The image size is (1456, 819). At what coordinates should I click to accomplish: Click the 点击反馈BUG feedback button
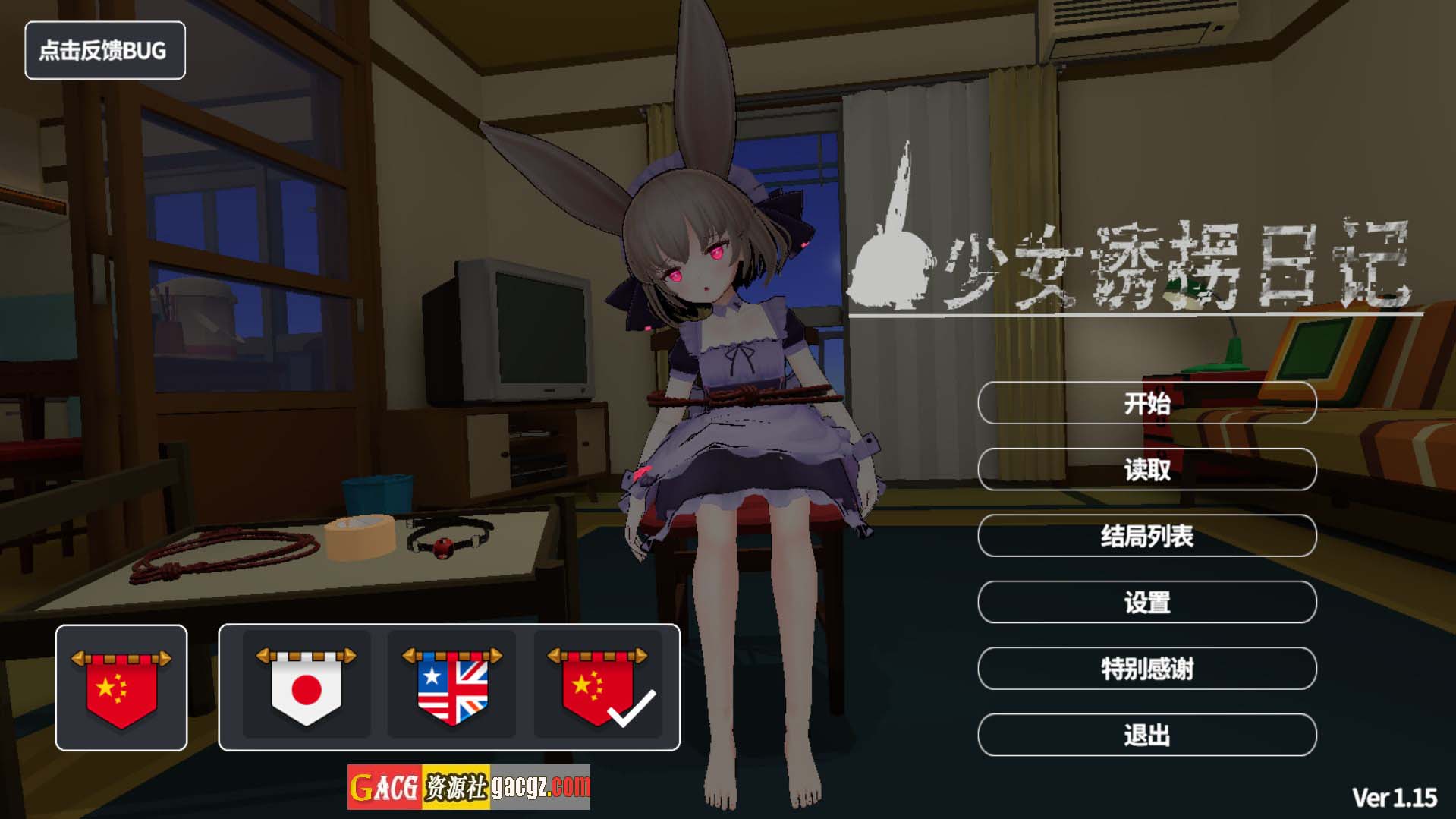[105, 51]
